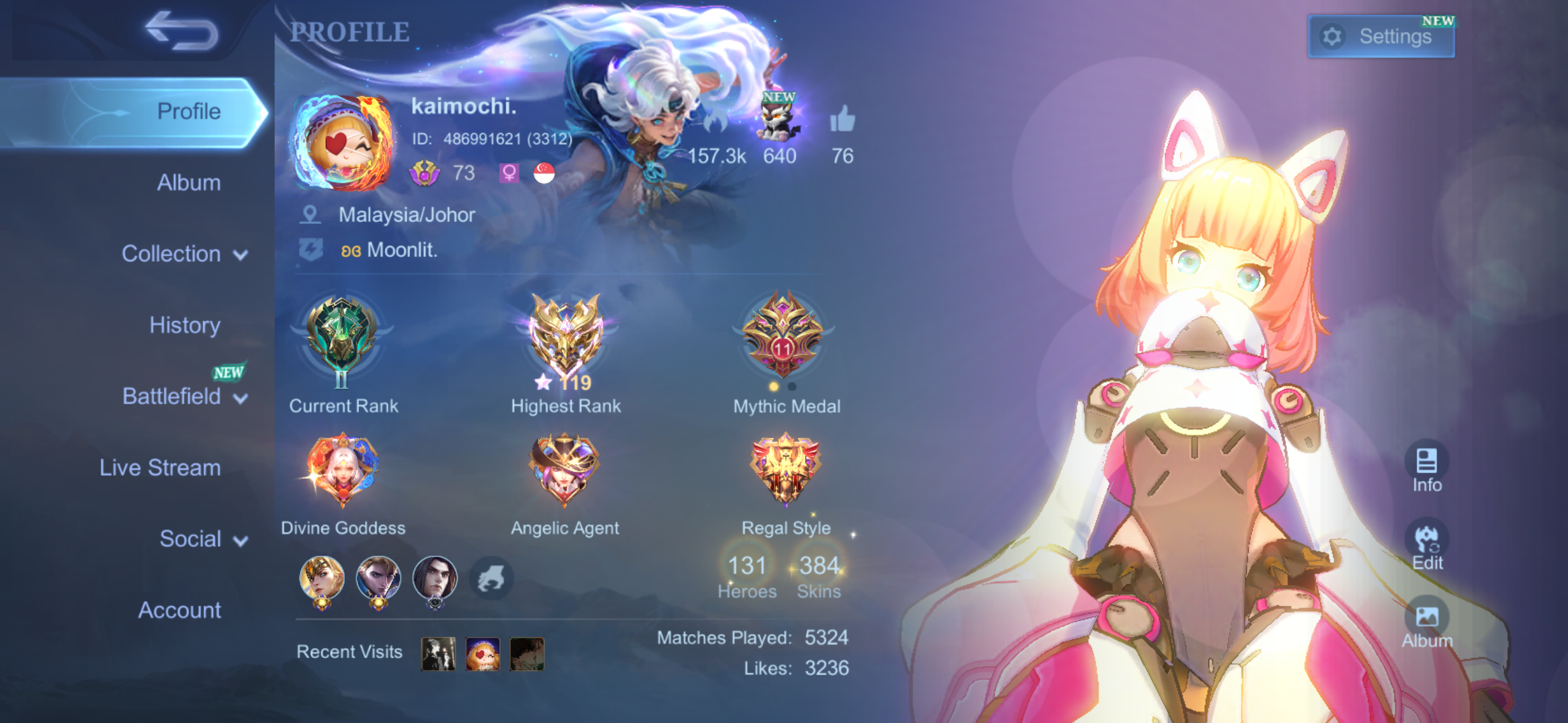Give a like with the thumbs-up icon

842,119
